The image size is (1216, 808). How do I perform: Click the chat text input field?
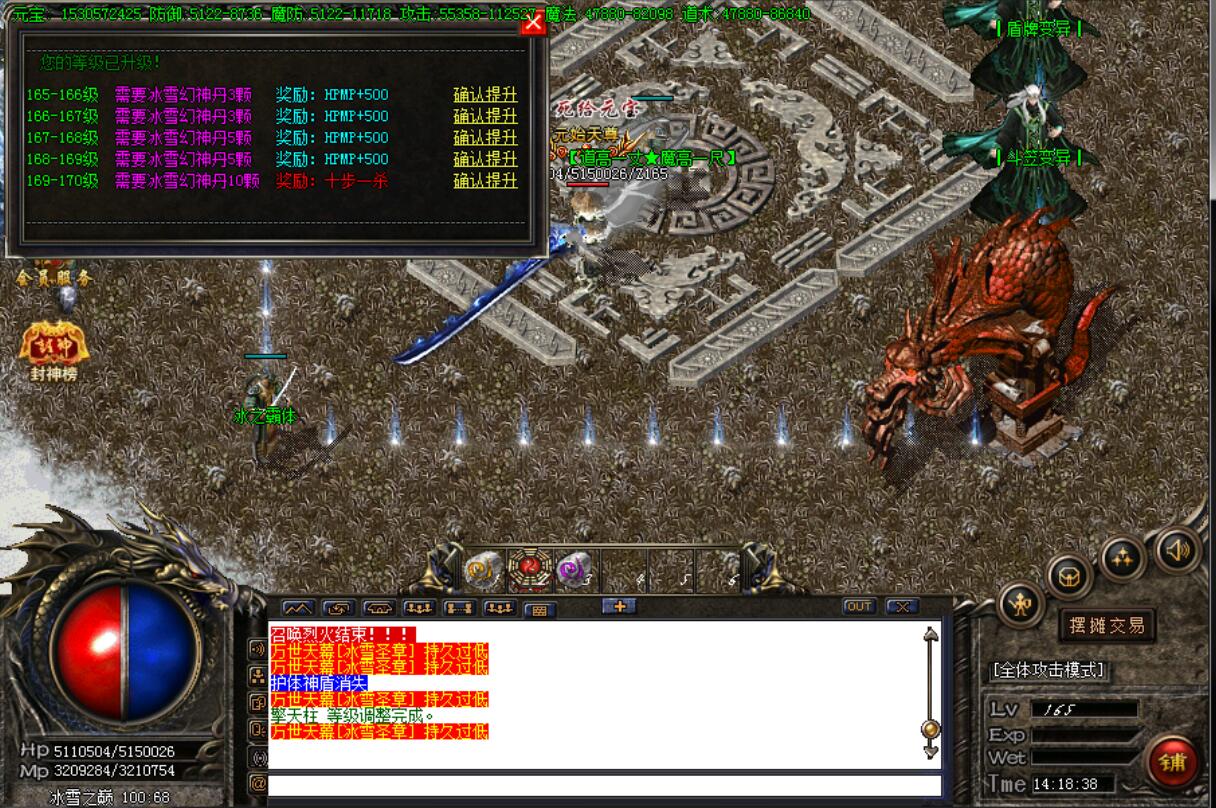coord(604,786)
